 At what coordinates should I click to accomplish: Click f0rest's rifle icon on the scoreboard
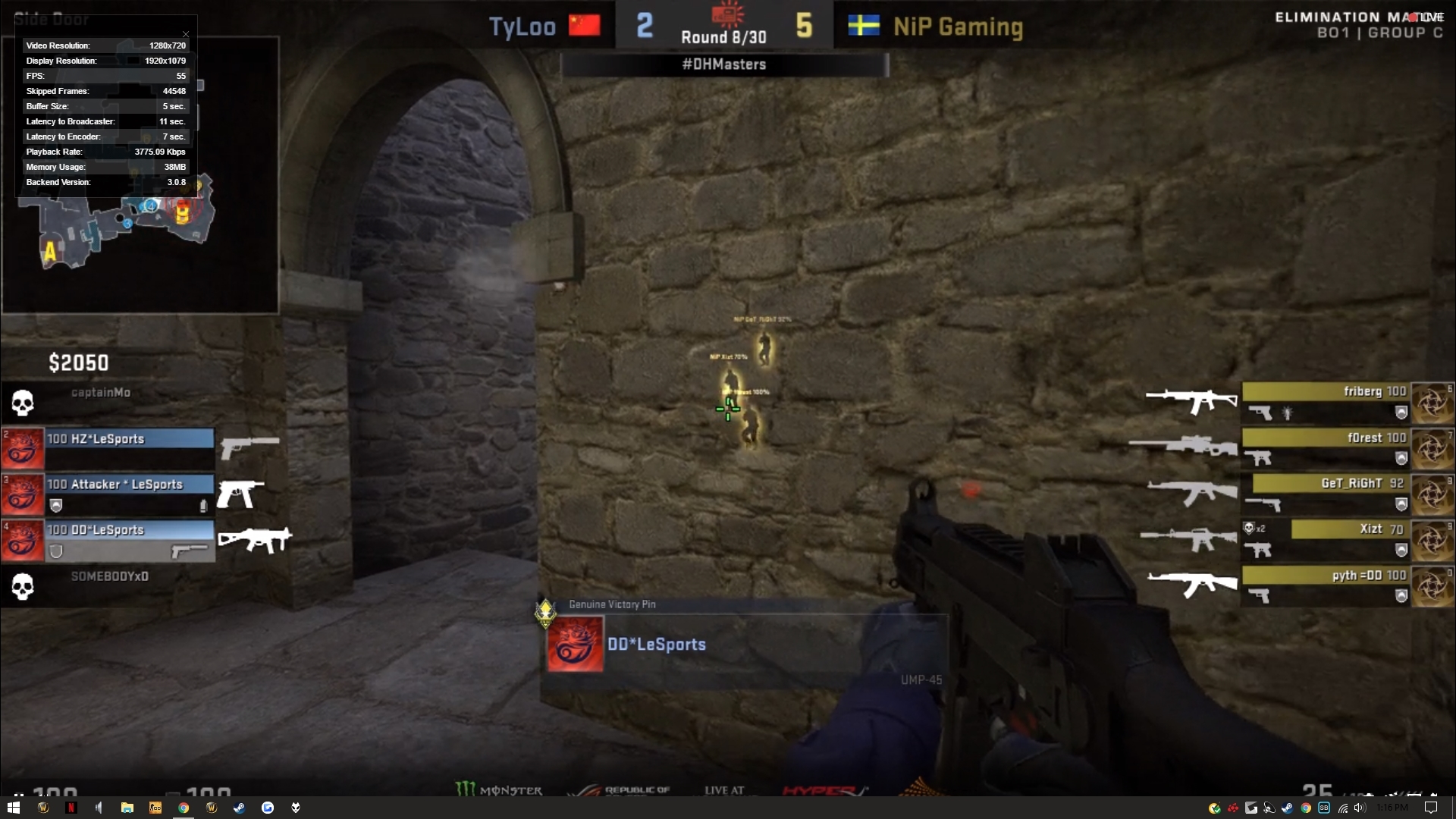tap(1185, 447)
